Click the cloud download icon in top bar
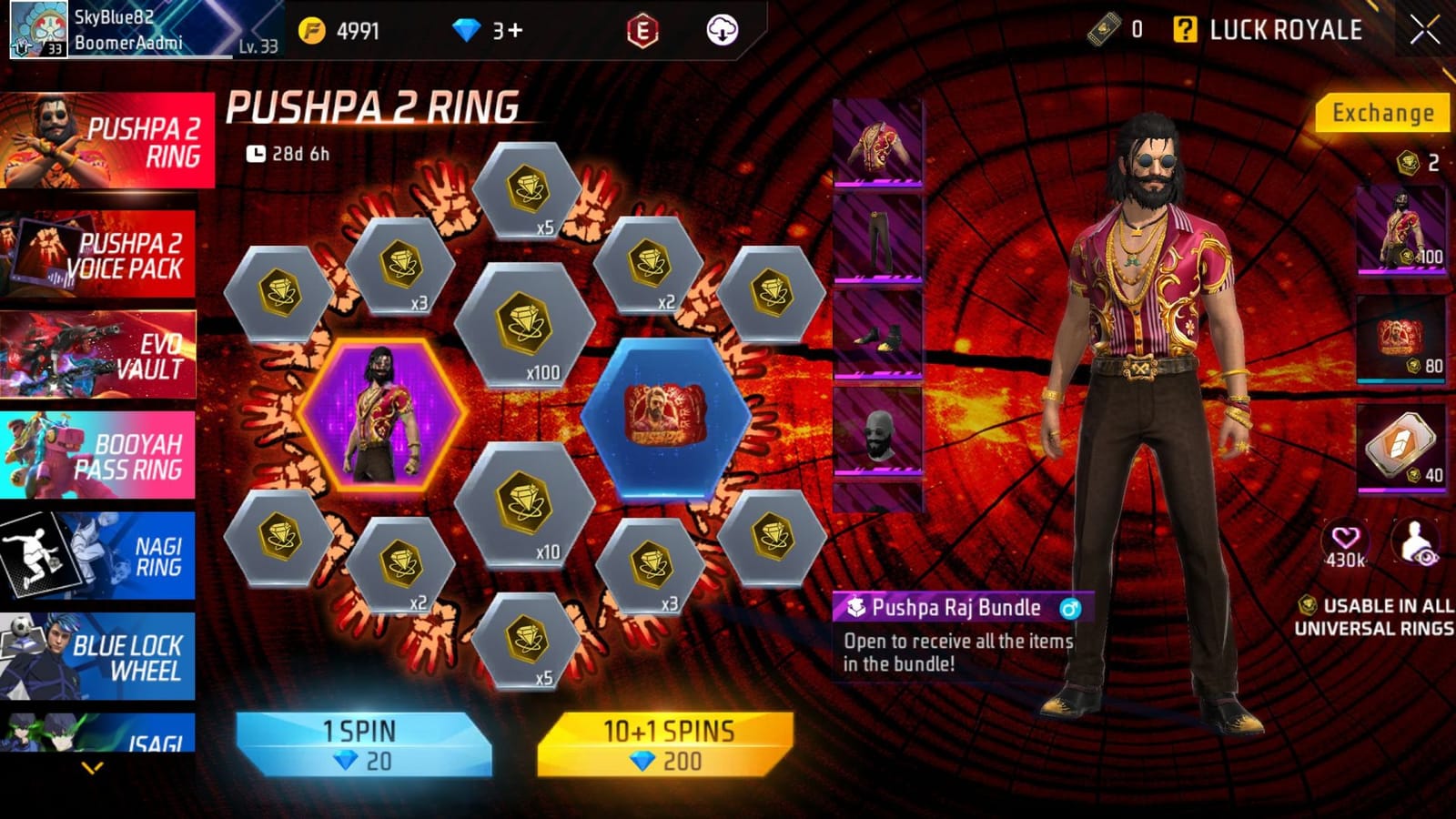 [x=720, y=30]
